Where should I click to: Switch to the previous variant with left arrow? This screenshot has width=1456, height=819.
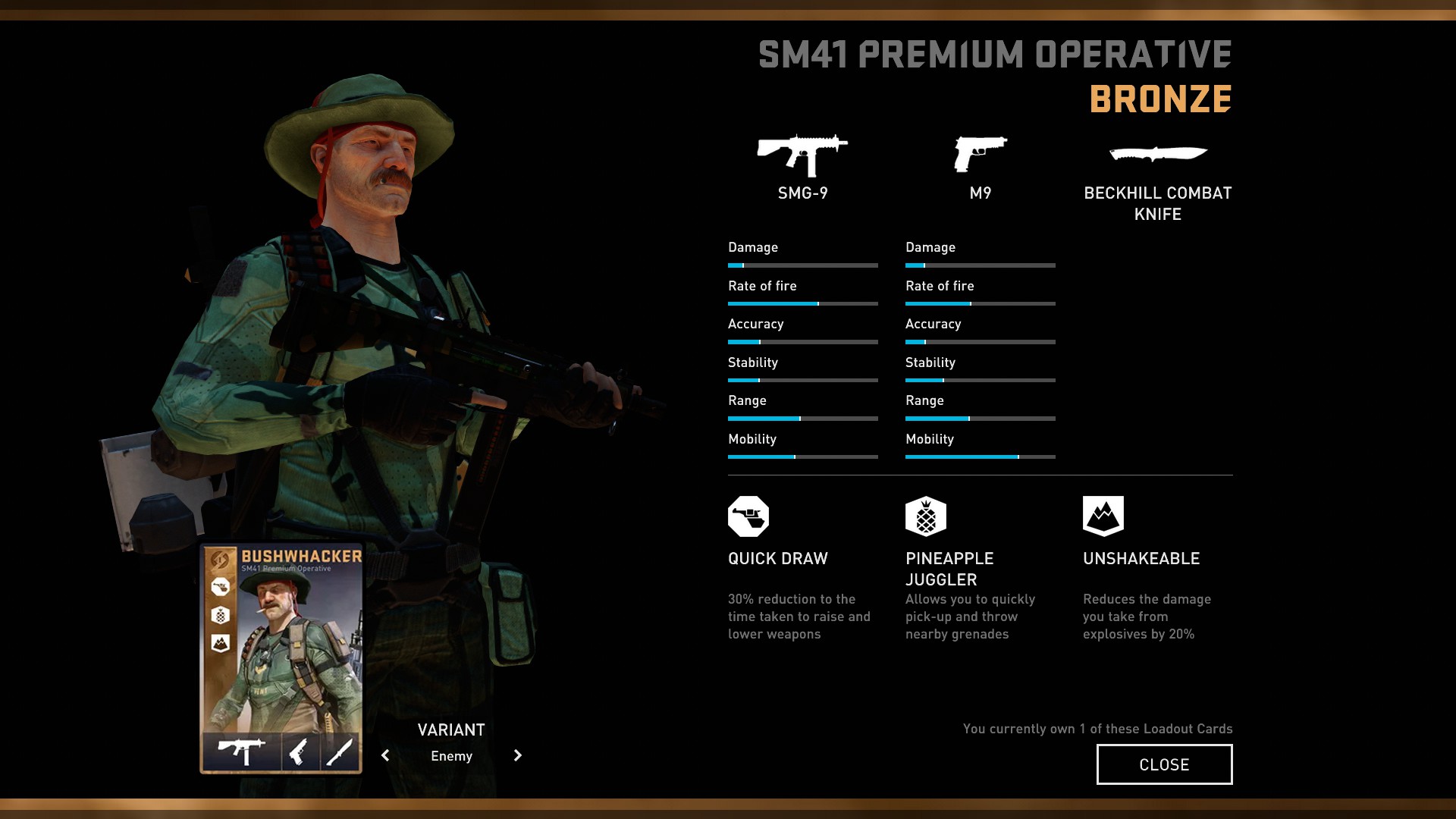(386, 755)
